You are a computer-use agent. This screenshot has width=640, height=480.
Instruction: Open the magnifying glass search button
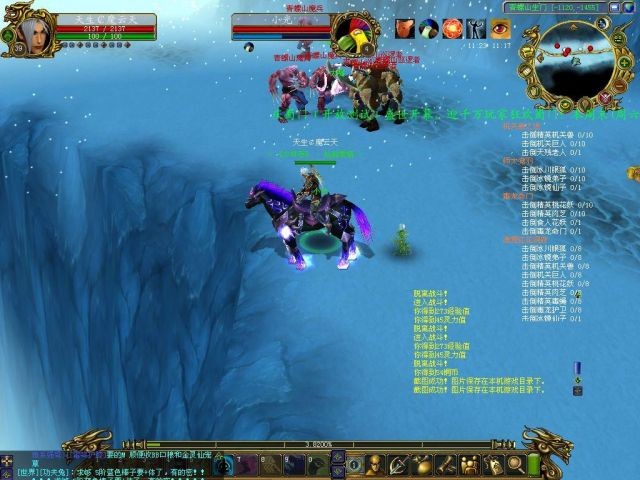[516, 464]
